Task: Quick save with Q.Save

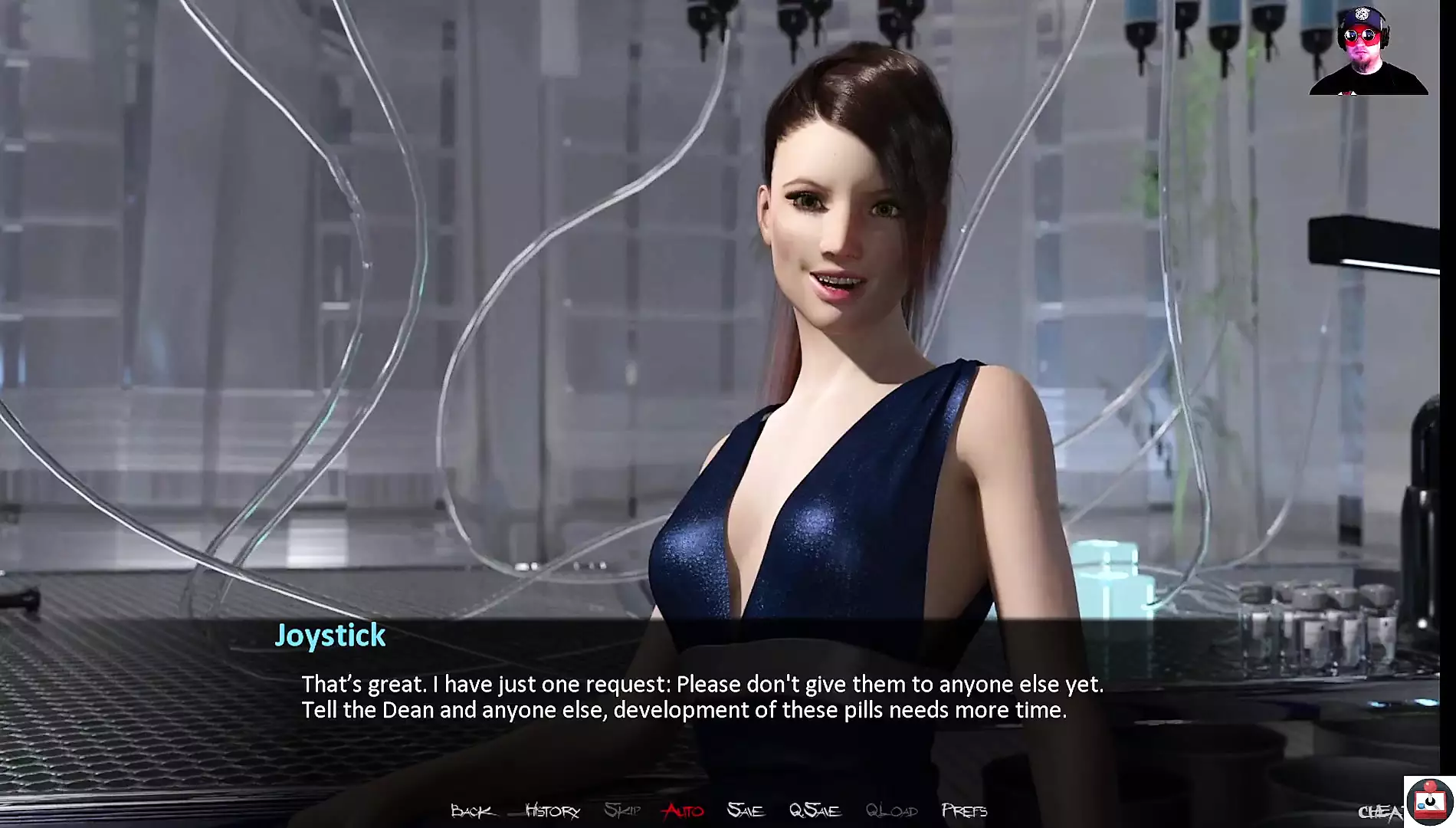Action: [815, 810]
